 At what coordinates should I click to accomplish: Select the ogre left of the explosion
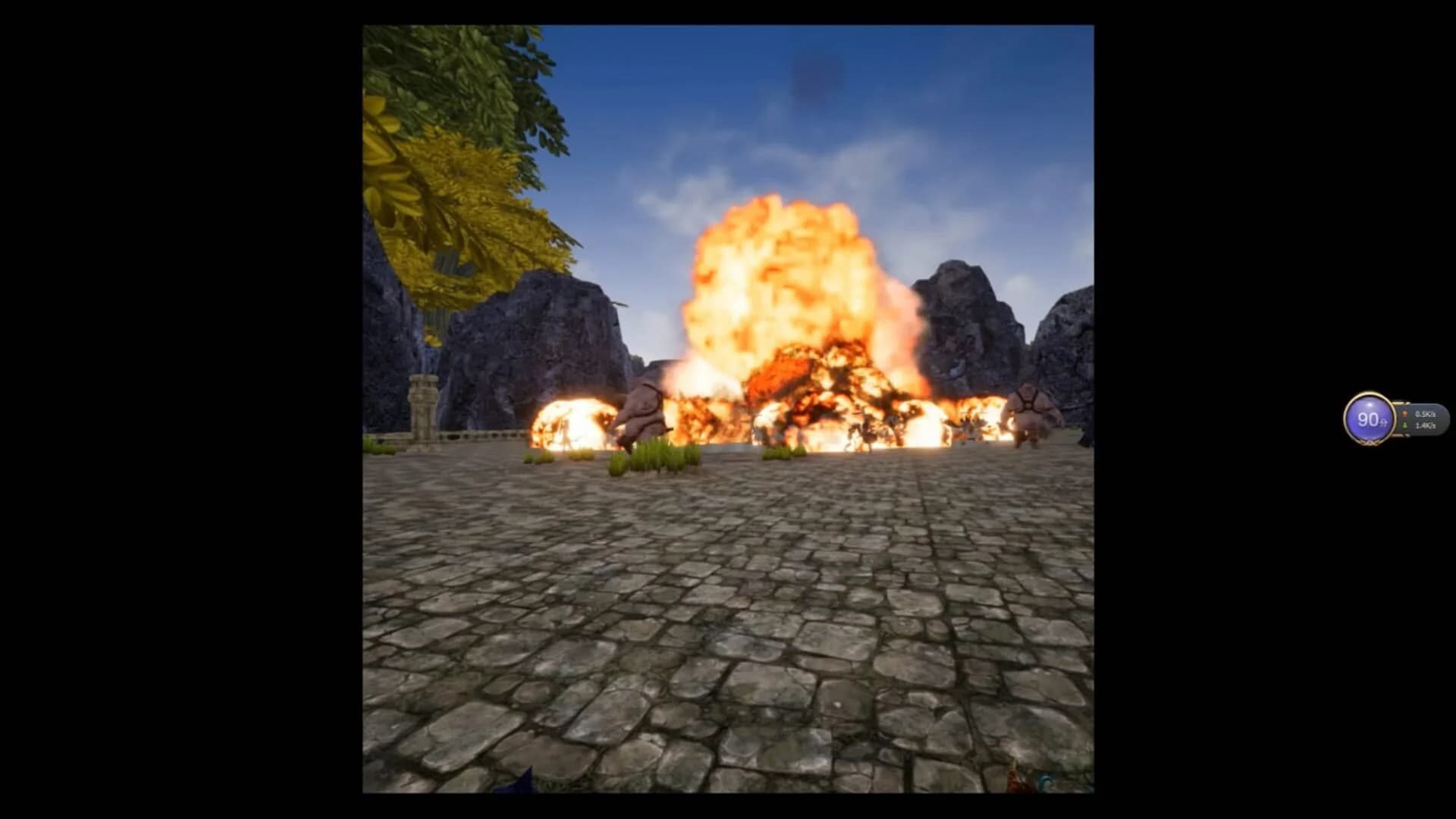point(645,413)
